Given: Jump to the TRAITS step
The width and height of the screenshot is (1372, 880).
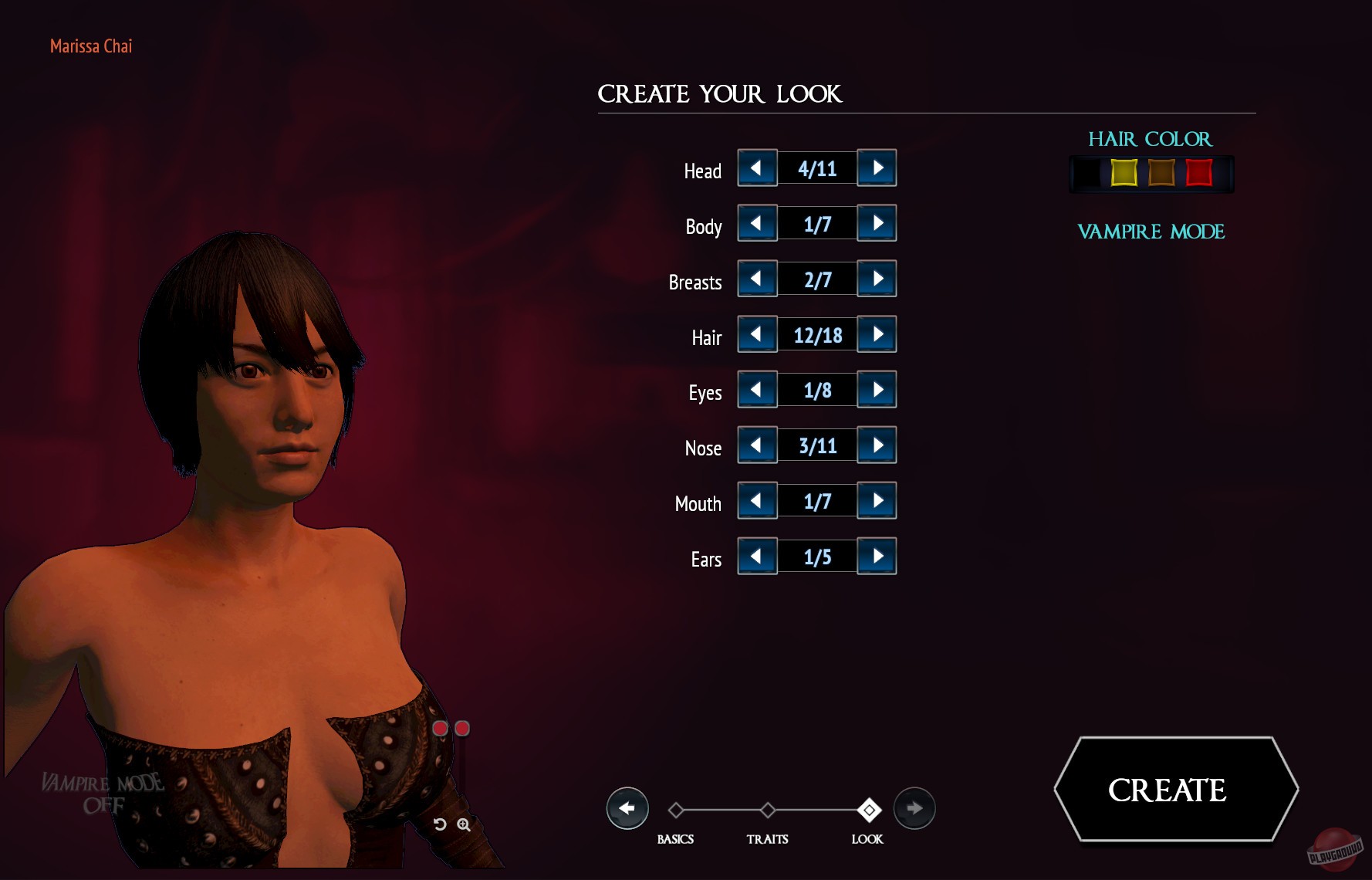Looking at the screenshot, I should click(x=768, y=811).
